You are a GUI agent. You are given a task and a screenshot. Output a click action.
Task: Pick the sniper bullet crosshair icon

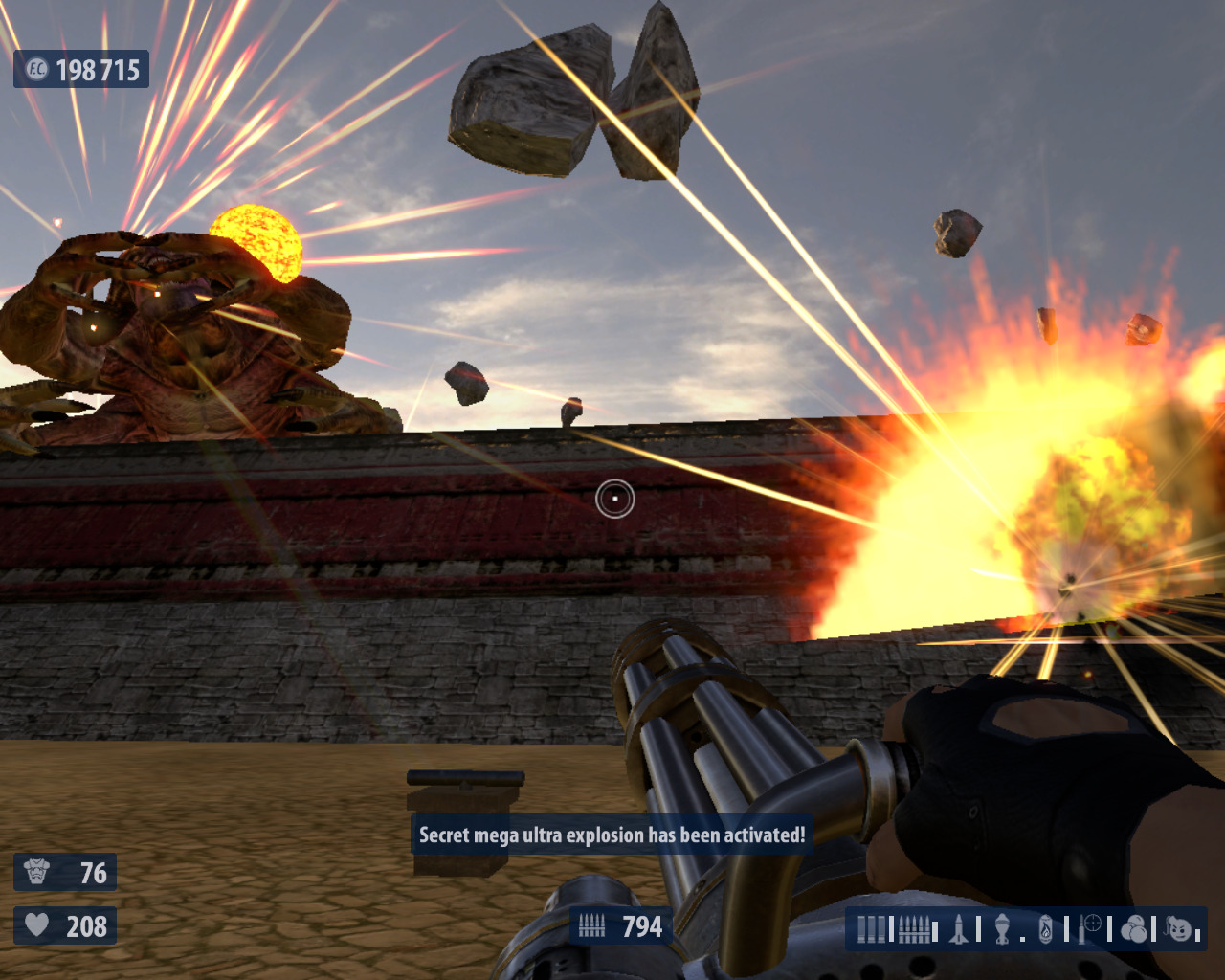click(1090, 927)
